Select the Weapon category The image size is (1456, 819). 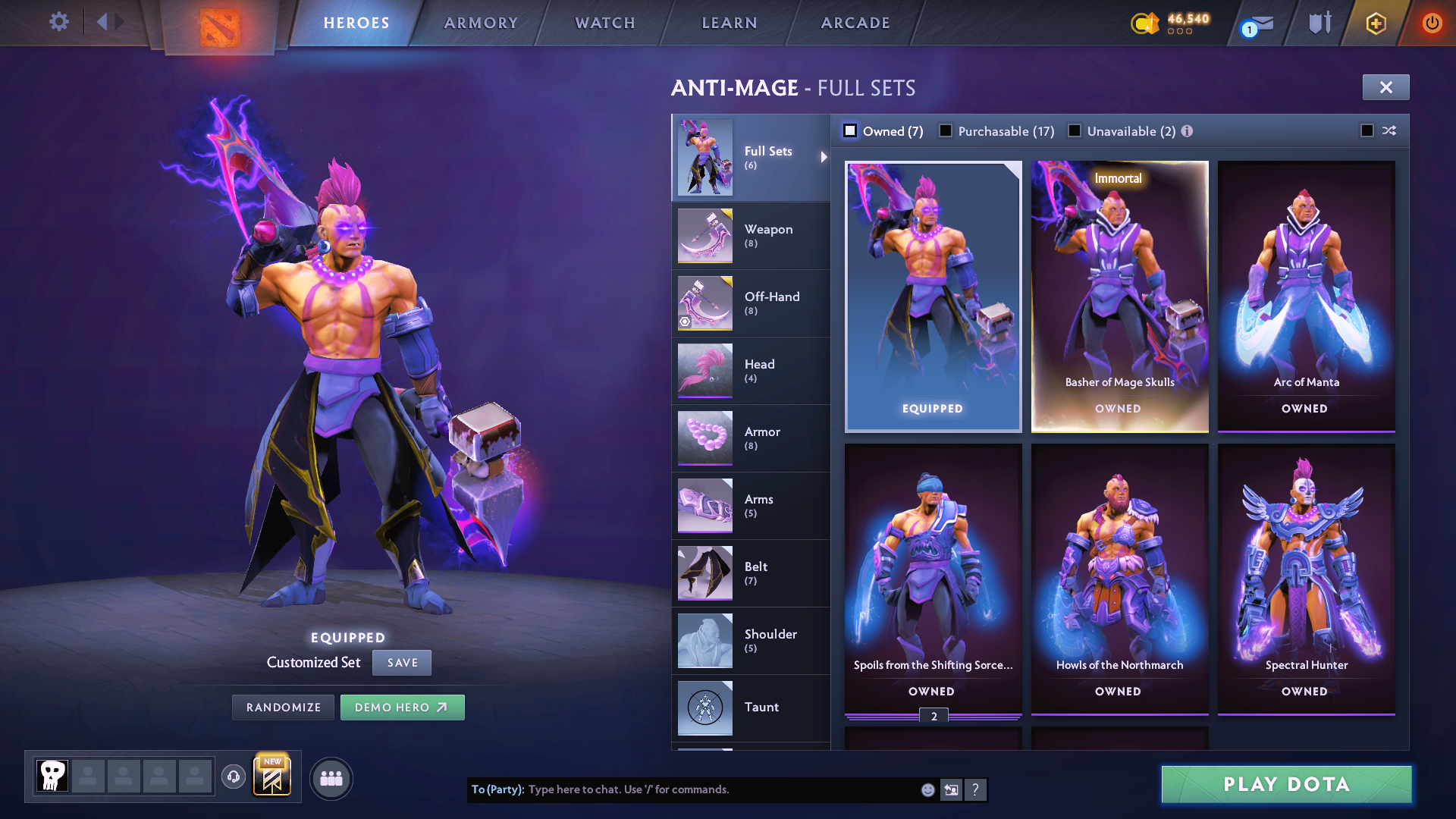coord(751,236)
